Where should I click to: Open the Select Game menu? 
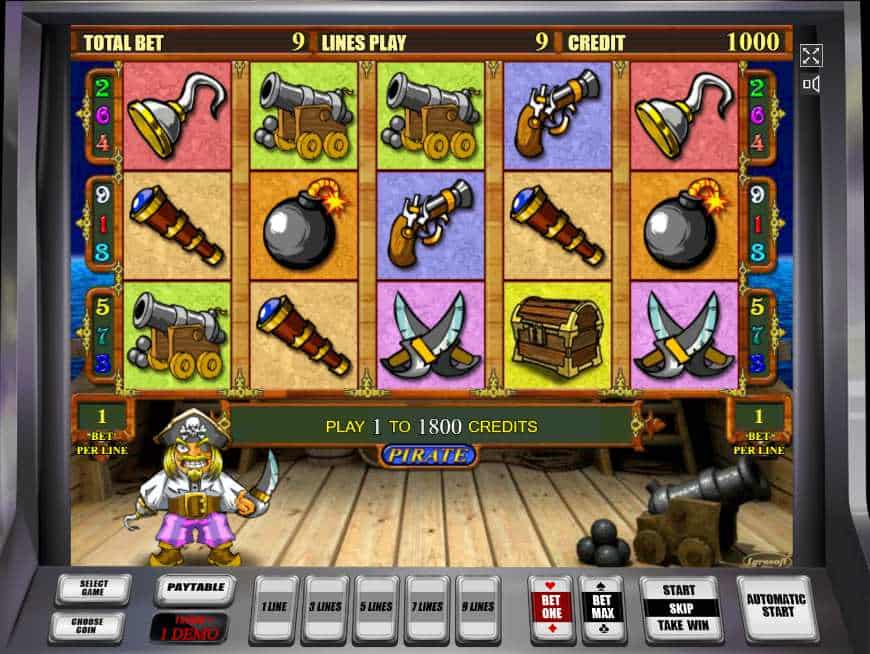(x=92, y=588)
